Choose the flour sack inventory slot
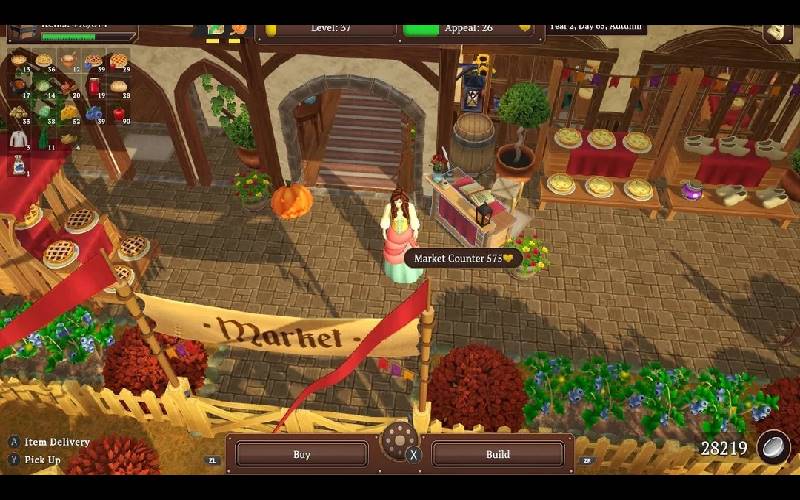 [19, 167]
